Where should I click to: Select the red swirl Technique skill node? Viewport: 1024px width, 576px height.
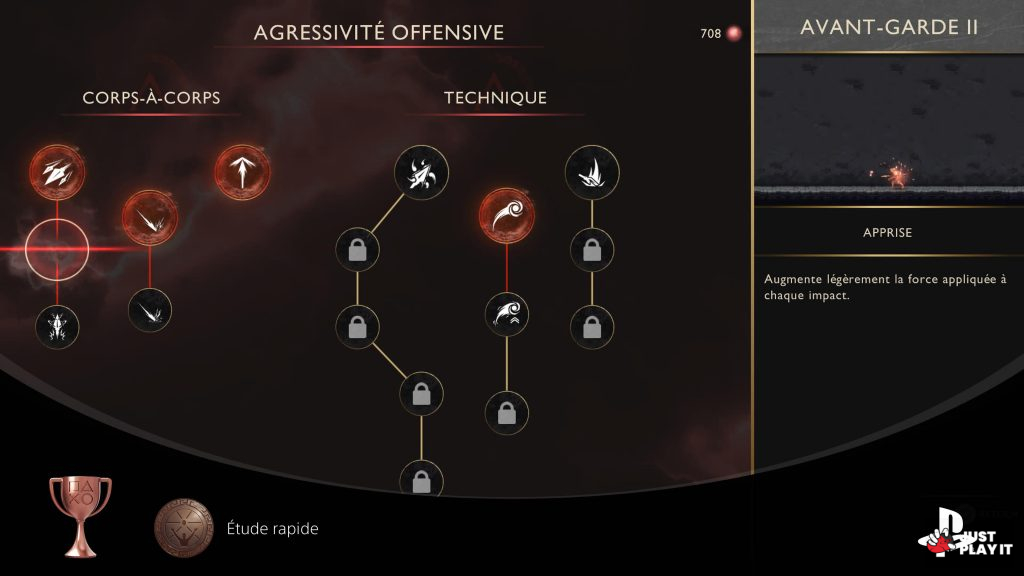506,215
